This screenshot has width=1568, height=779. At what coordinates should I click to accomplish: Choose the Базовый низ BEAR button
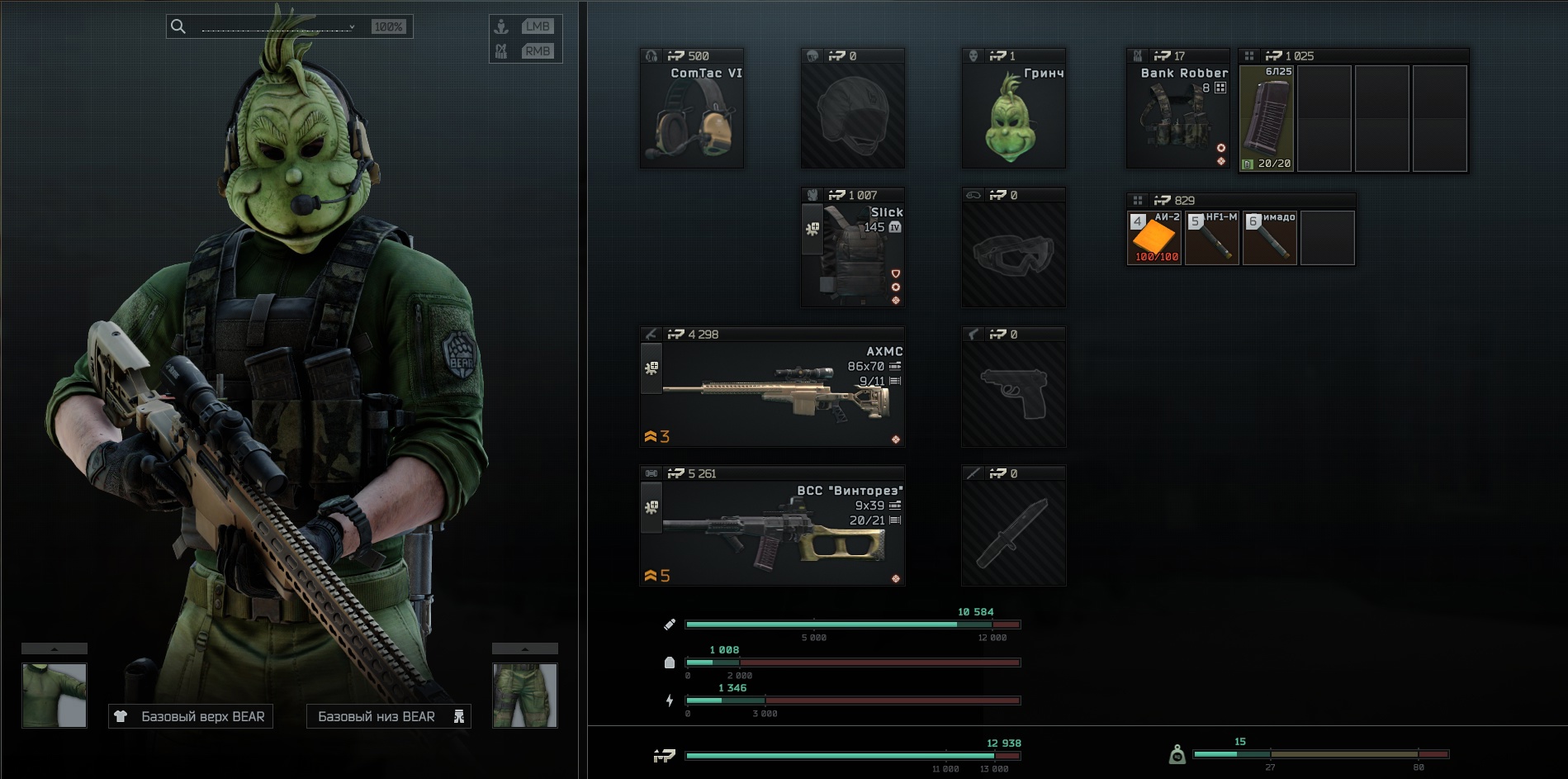click(x=388, y=716)
